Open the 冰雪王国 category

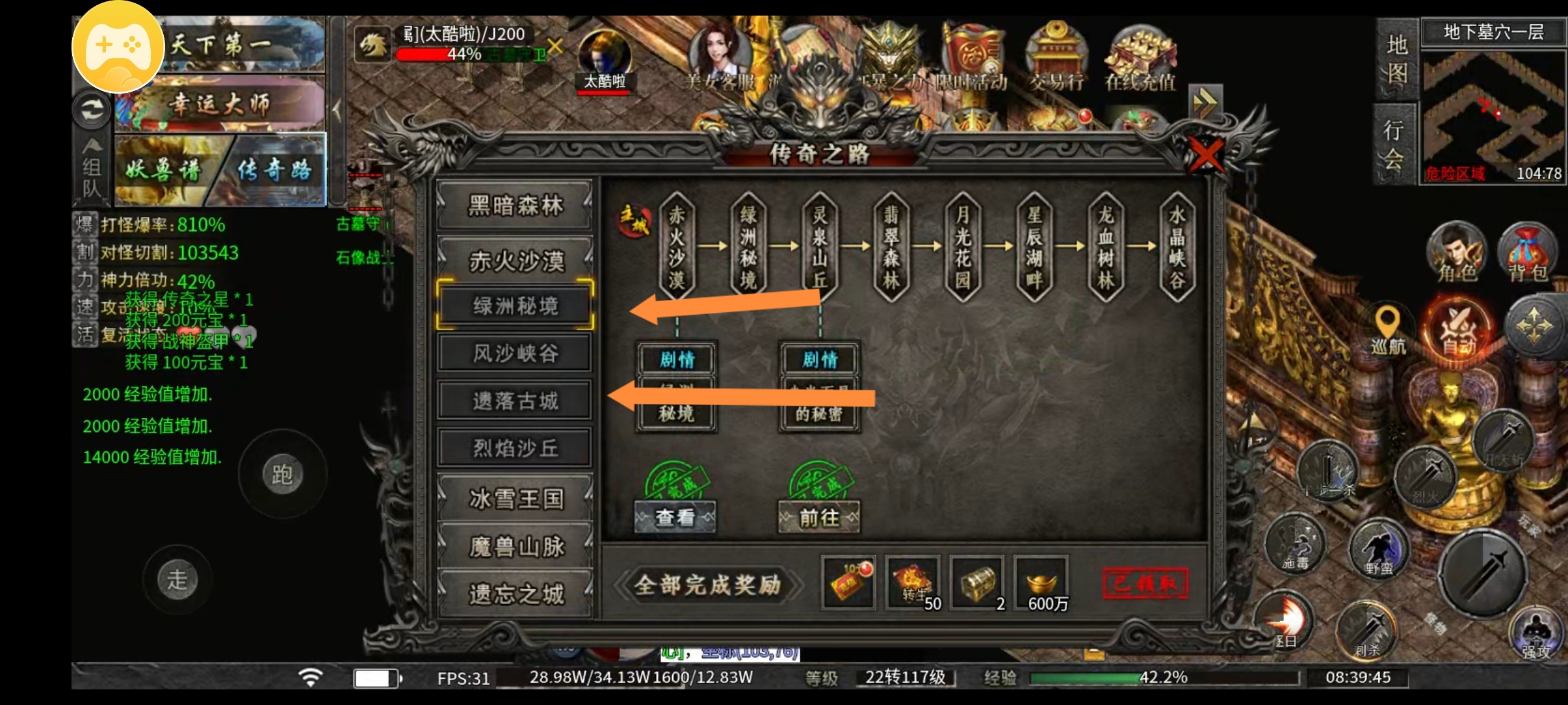pyautogui.click(x=515, y=499)
